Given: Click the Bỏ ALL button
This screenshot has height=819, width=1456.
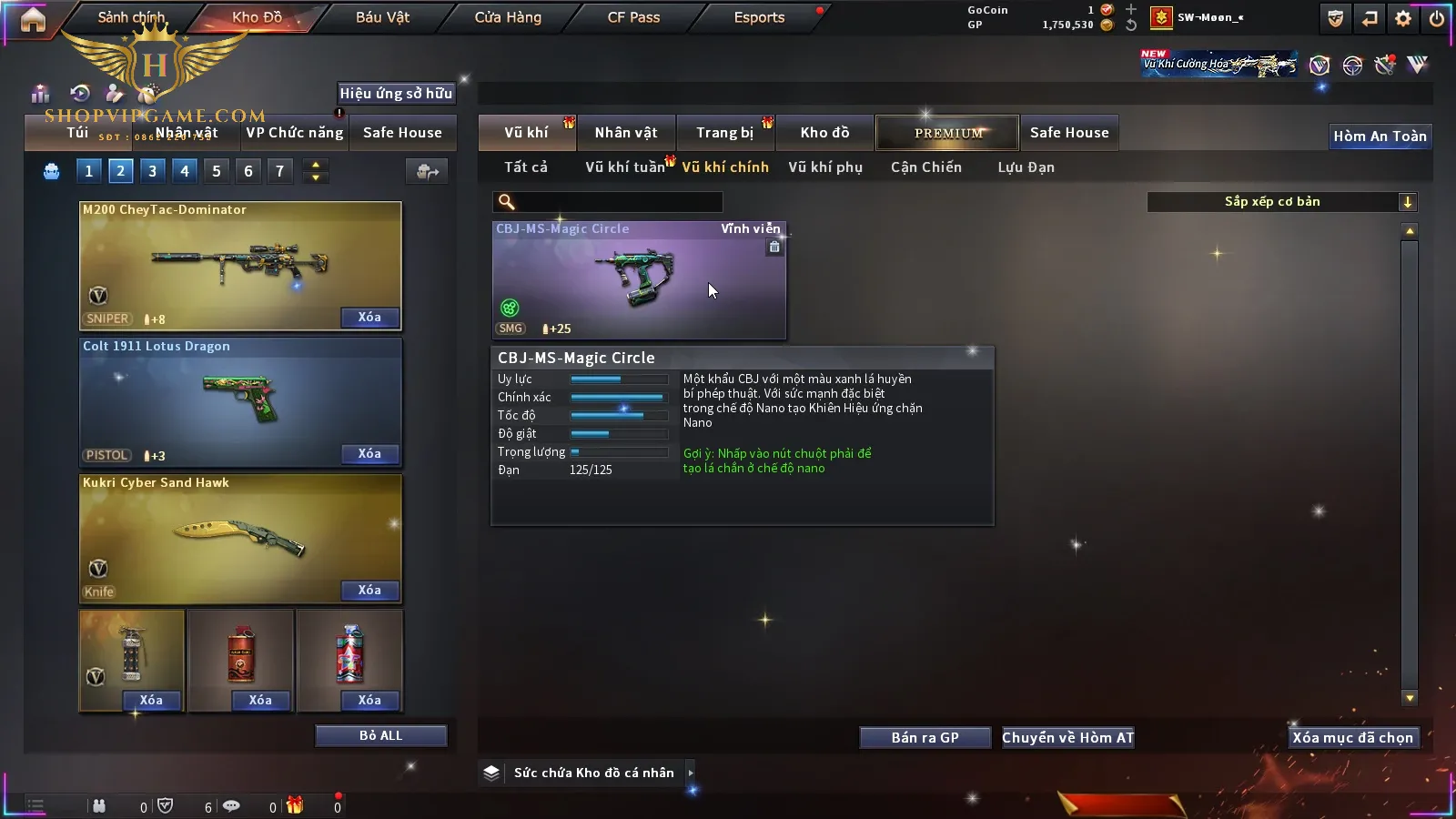Looking at the screenshot, I should pos(380,736).
